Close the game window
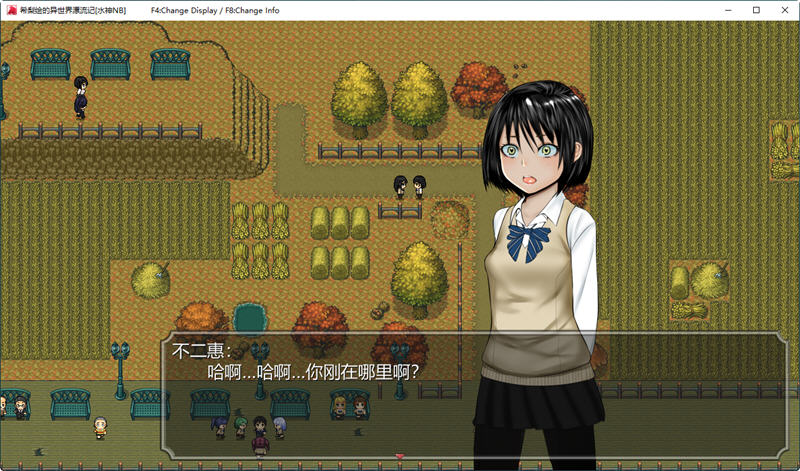This screenshot has width=800, height=471. (x=776, y=9)
